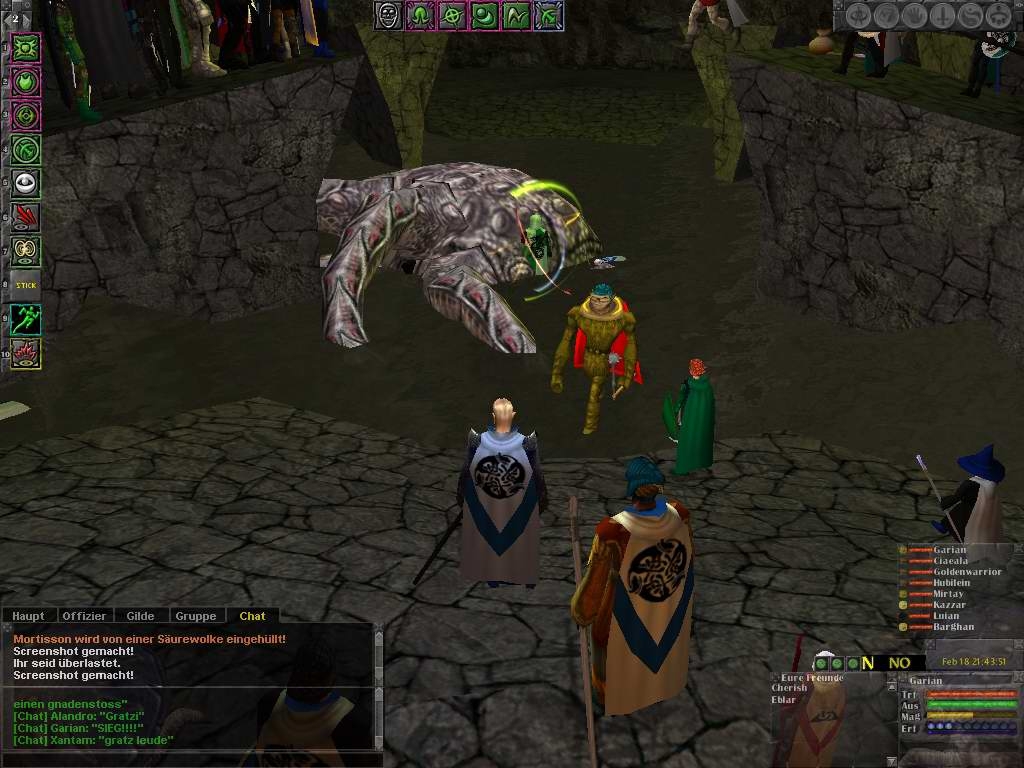Screen dimensions: 1024x768
Task: Open the Offizier chat tab
Action: coord(84,616)
